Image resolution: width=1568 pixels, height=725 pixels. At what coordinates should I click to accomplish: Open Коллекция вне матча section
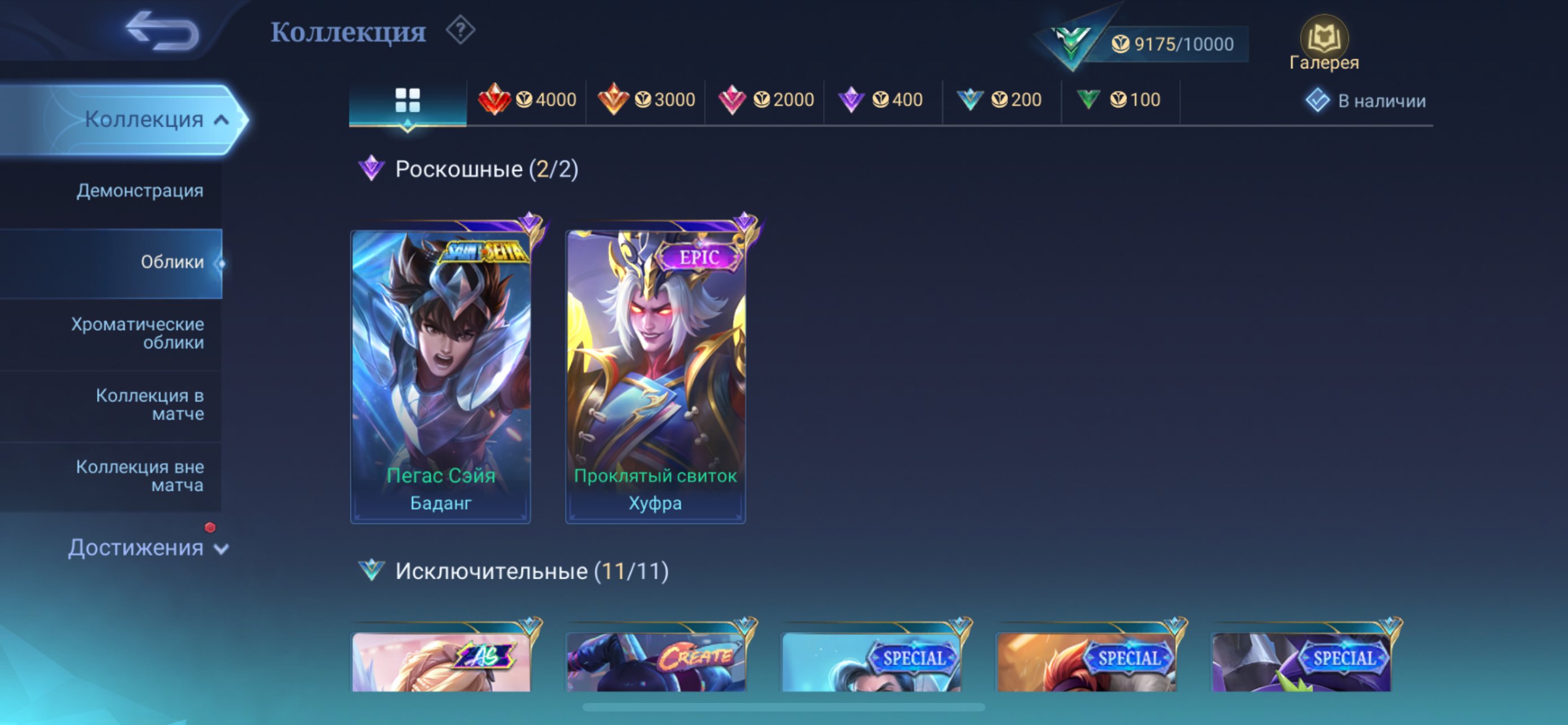(x=139, y=475)
